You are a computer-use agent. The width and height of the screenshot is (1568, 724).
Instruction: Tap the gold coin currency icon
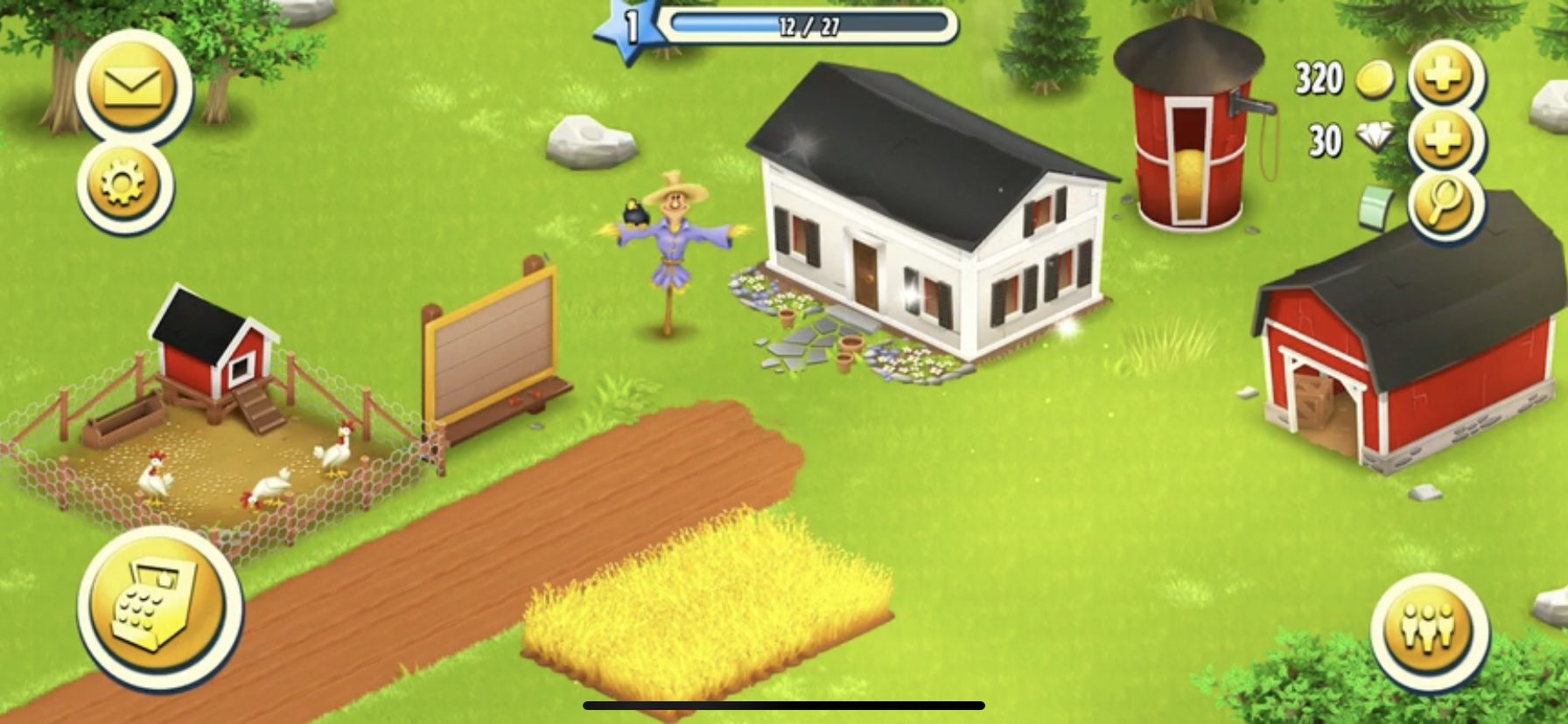1374,79
